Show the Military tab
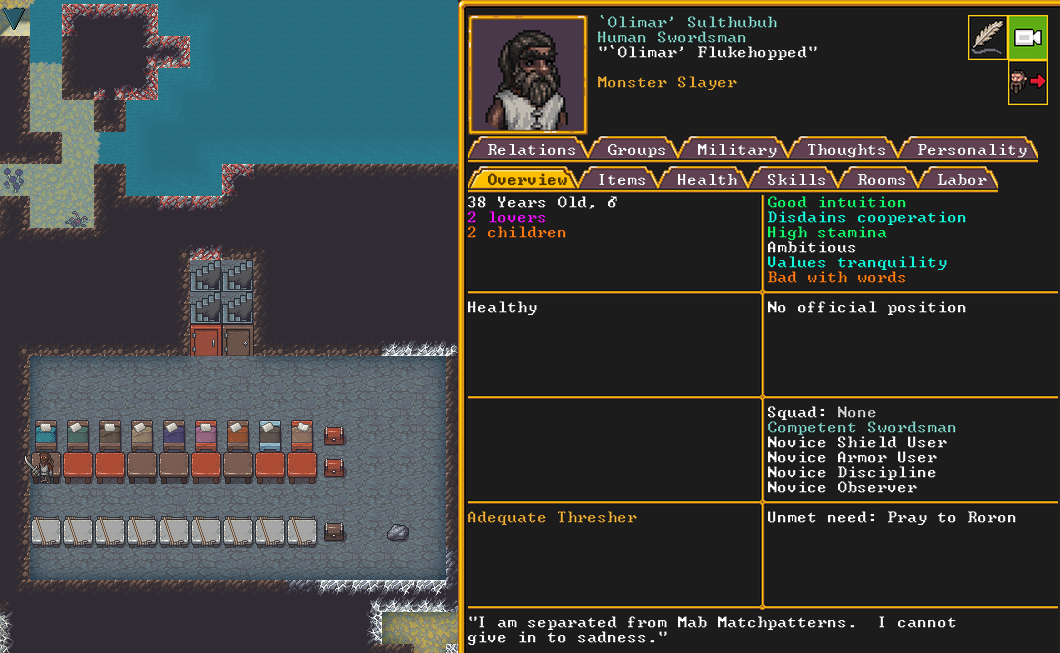The width and height of the screenshot is (1060, 653). click(x=737, y=149)
